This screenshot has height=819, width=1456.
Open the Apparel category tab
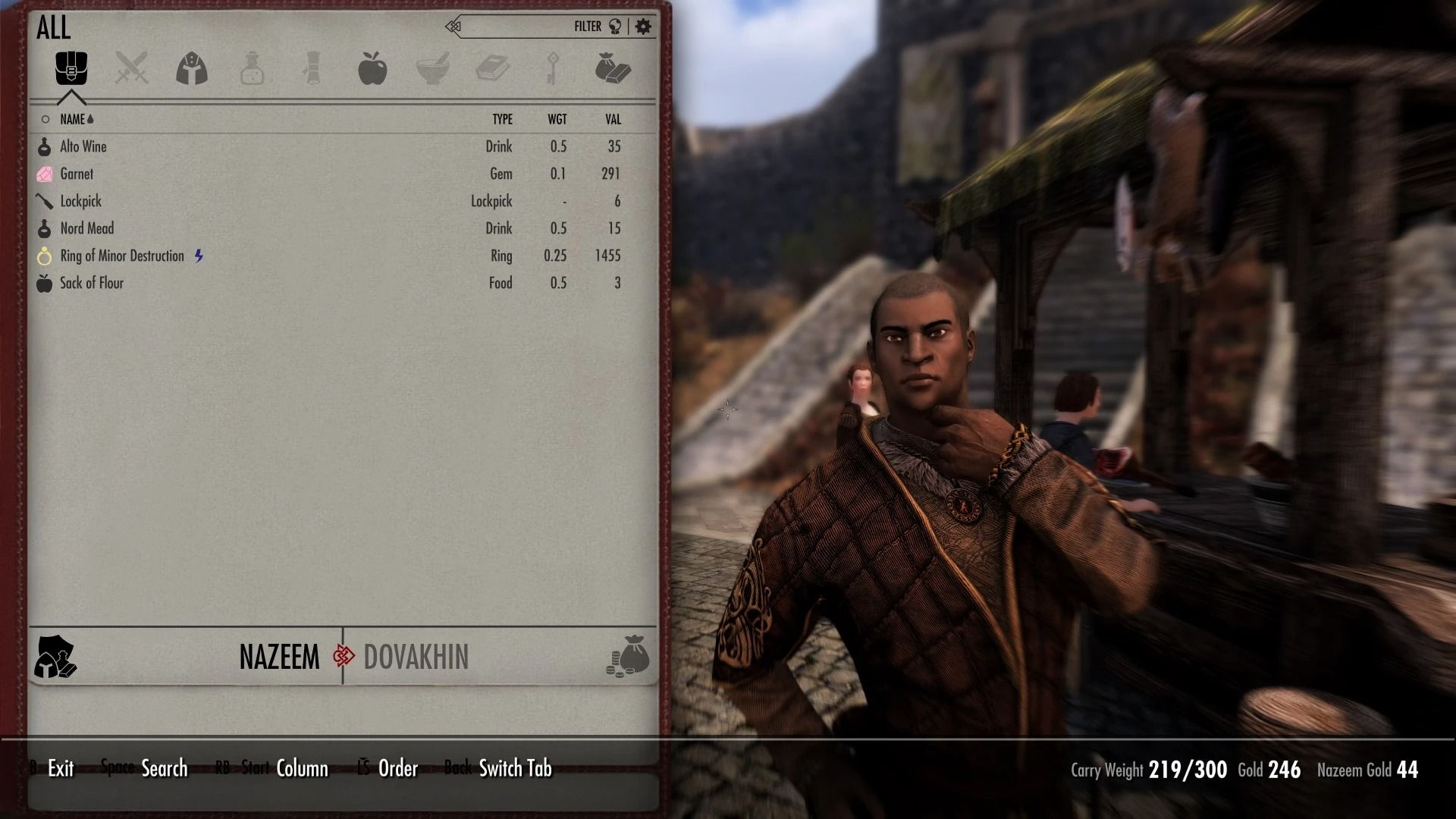point(191,69)
